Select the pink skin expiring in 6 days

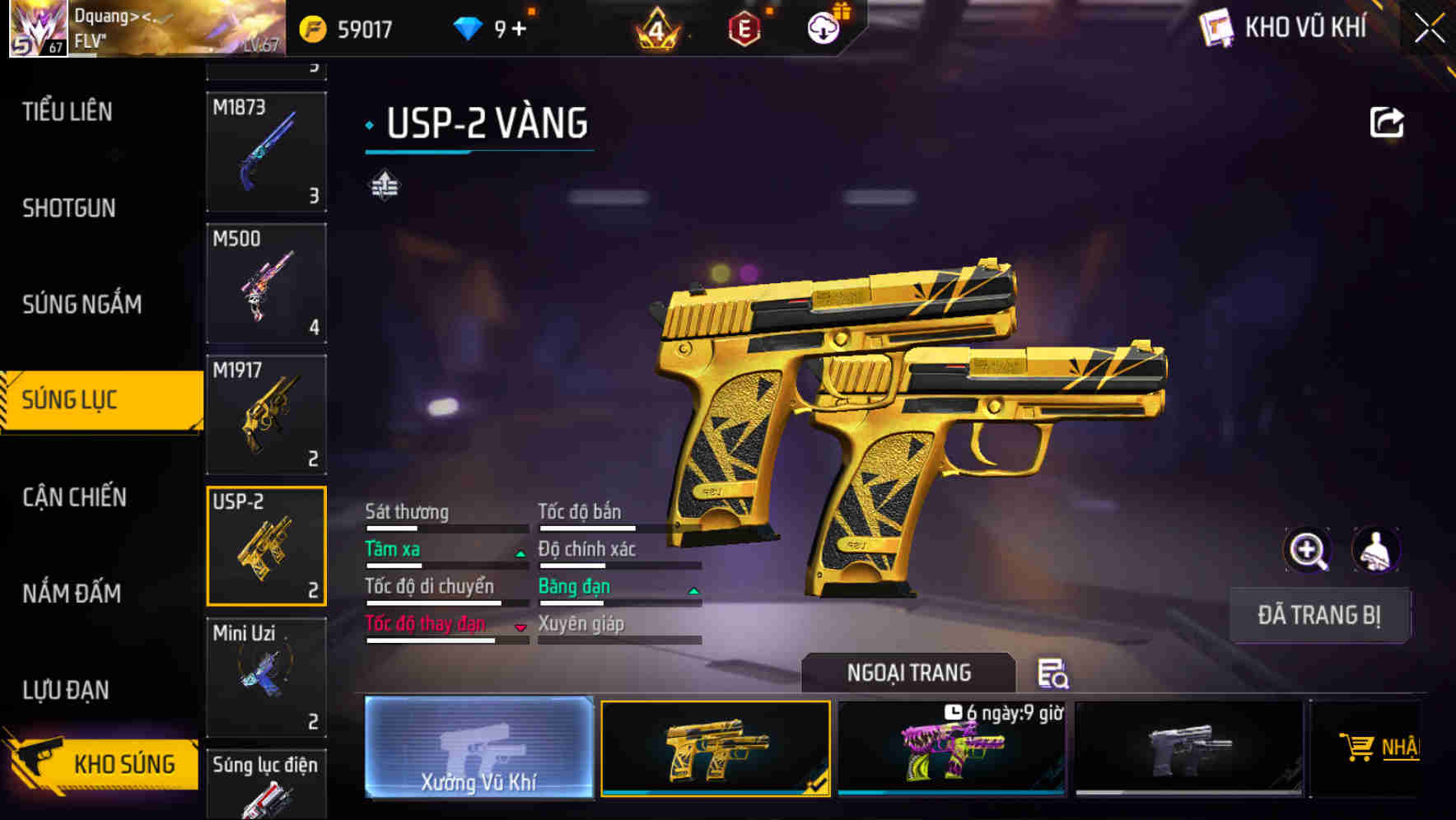point(952,749)
